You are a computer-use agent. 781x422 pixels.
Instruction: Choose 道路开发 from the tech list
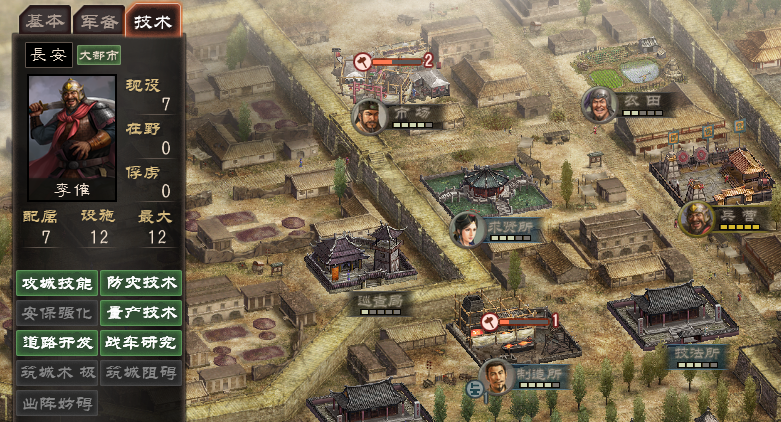click(57, 342)
